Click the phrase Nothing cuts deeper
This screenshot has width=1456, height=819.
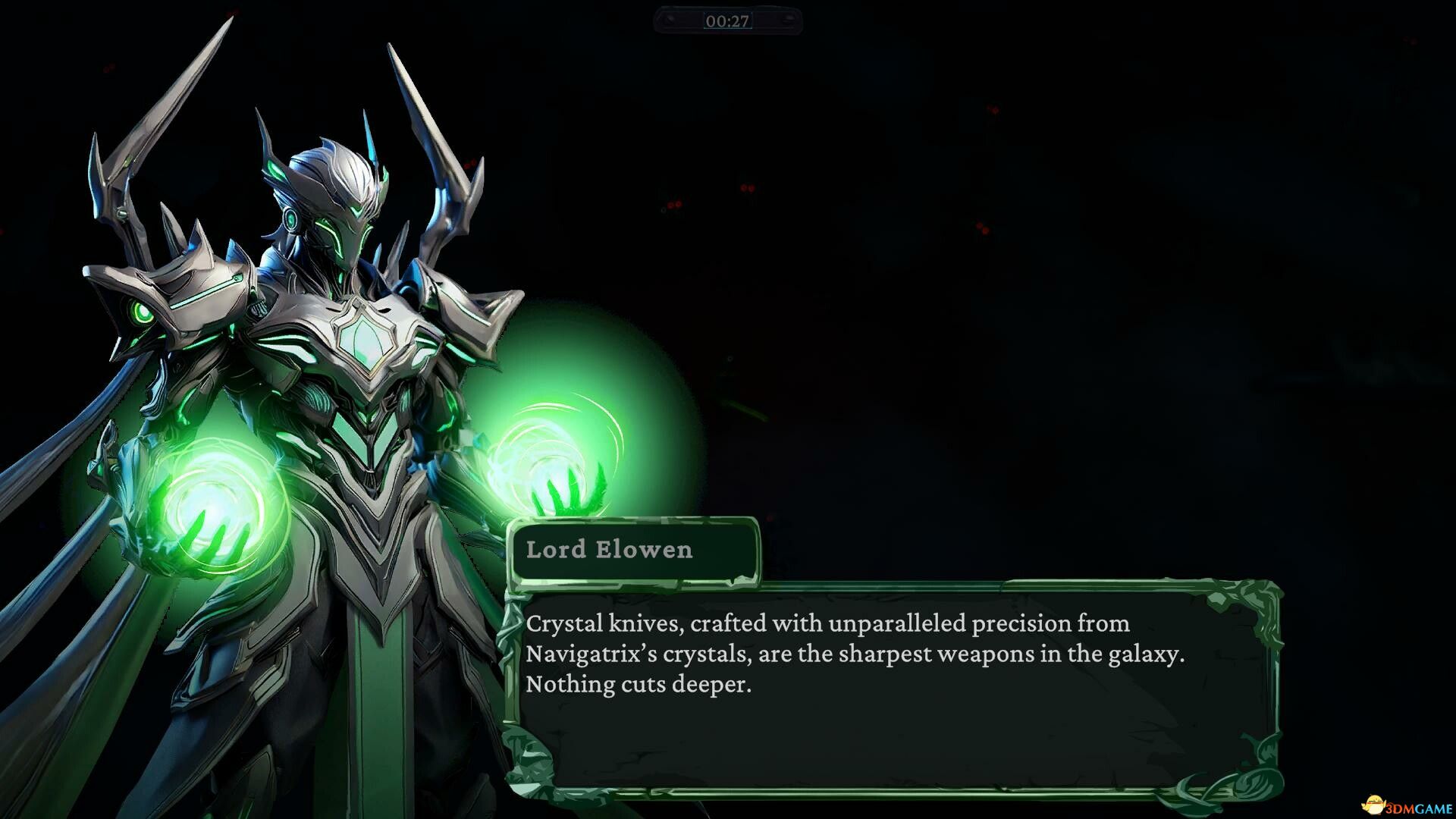coord(639,684)
